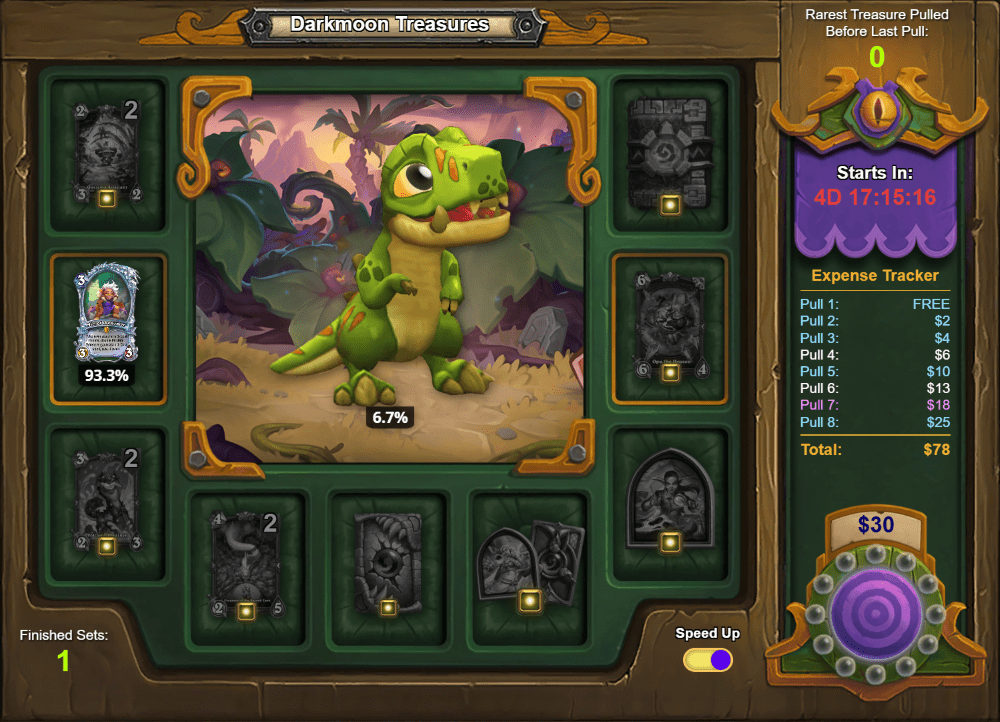The width and height of the screenshot is (1000, 722).
Task: Pick the greyed-out 6-mana card with 6/4 stats
Action: click(x=668, y=326)
